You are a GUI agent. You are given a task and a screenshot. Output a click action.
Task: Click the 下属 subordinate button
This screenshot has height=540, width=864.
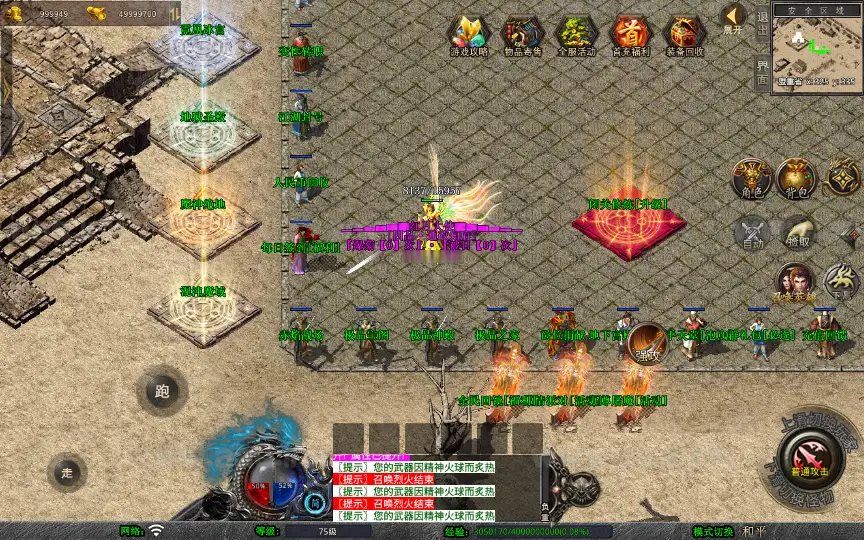coord(842,283)
